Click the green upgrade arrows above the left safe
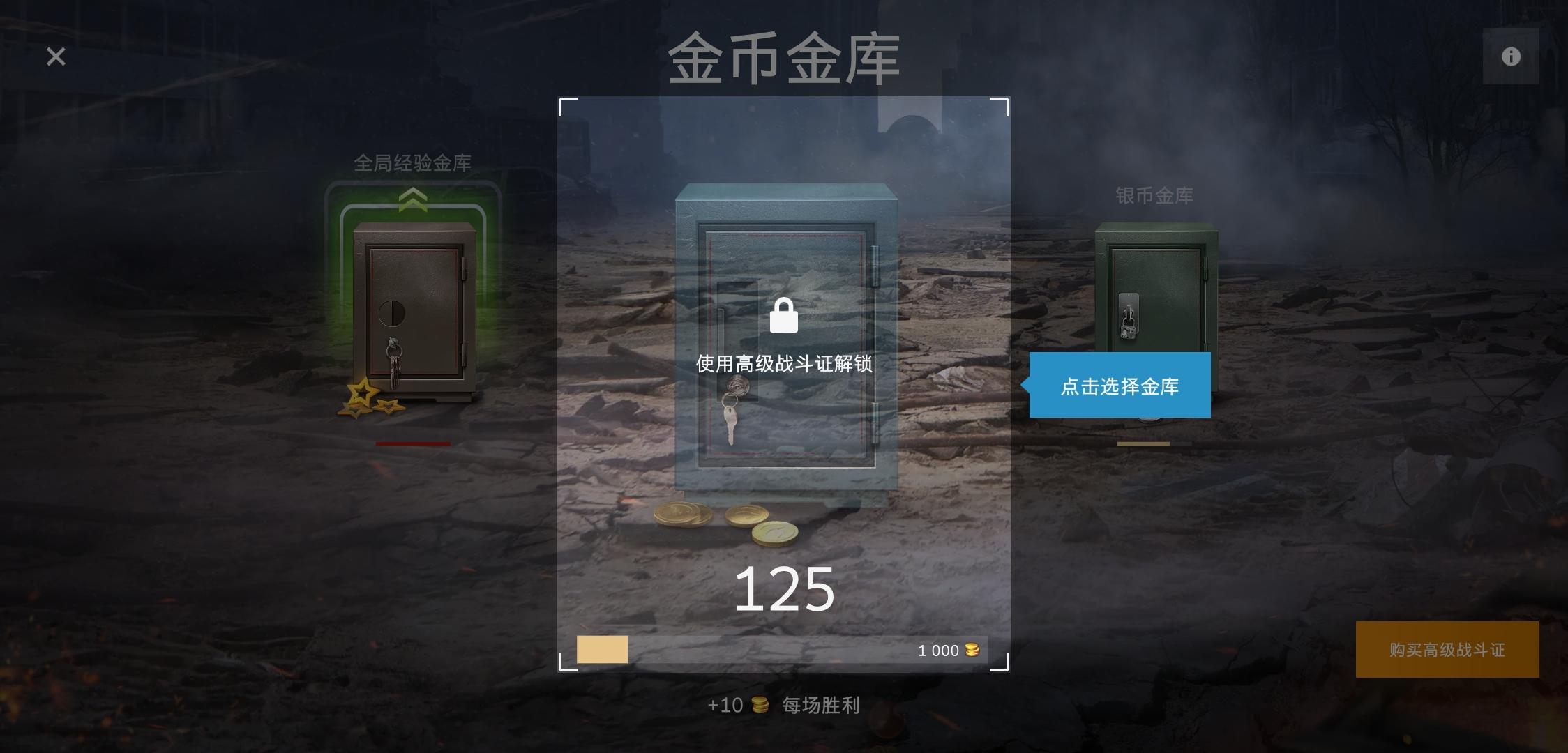This screenshot has height=753, width=1568. click(x=414, y=199)
